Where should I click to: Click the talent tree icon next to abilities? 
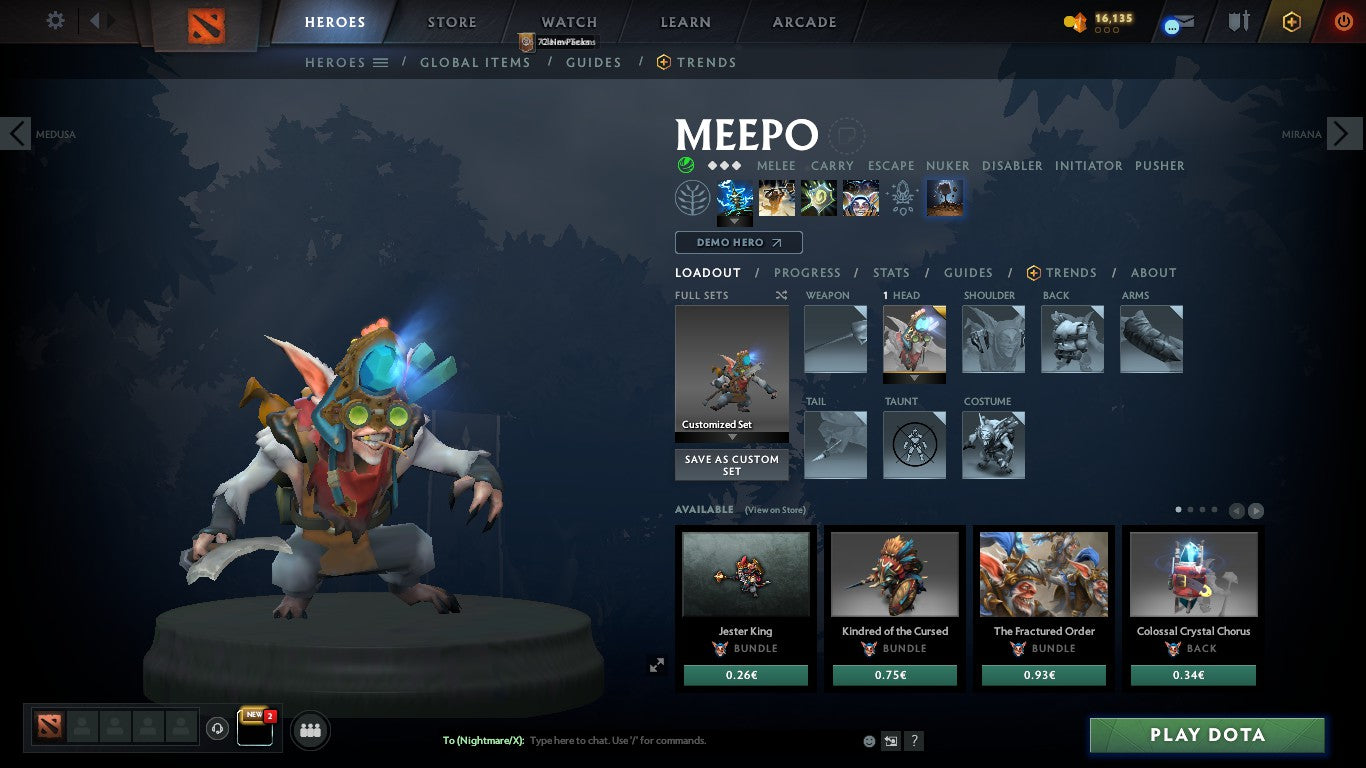pyautogui.click(x=691, y=197)
